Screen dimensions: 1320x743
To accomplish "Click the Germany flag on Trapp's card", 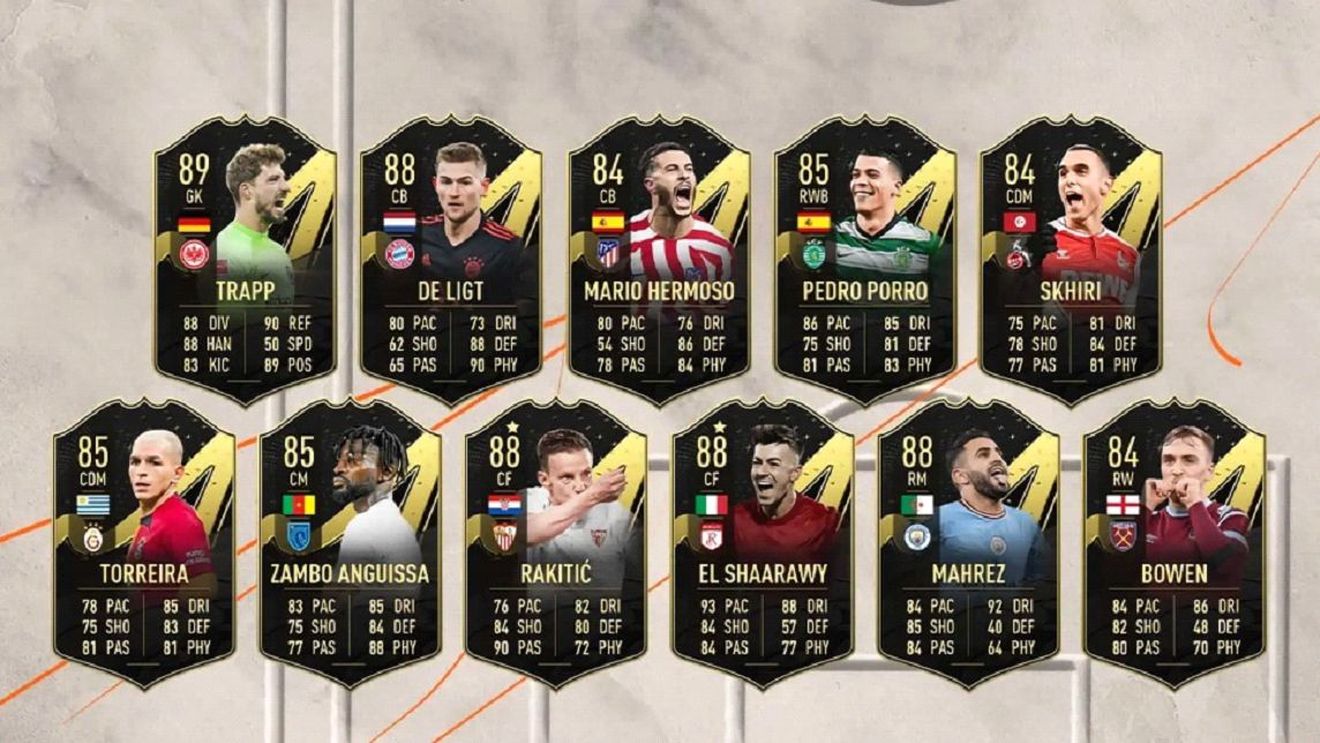I will 193,224.
